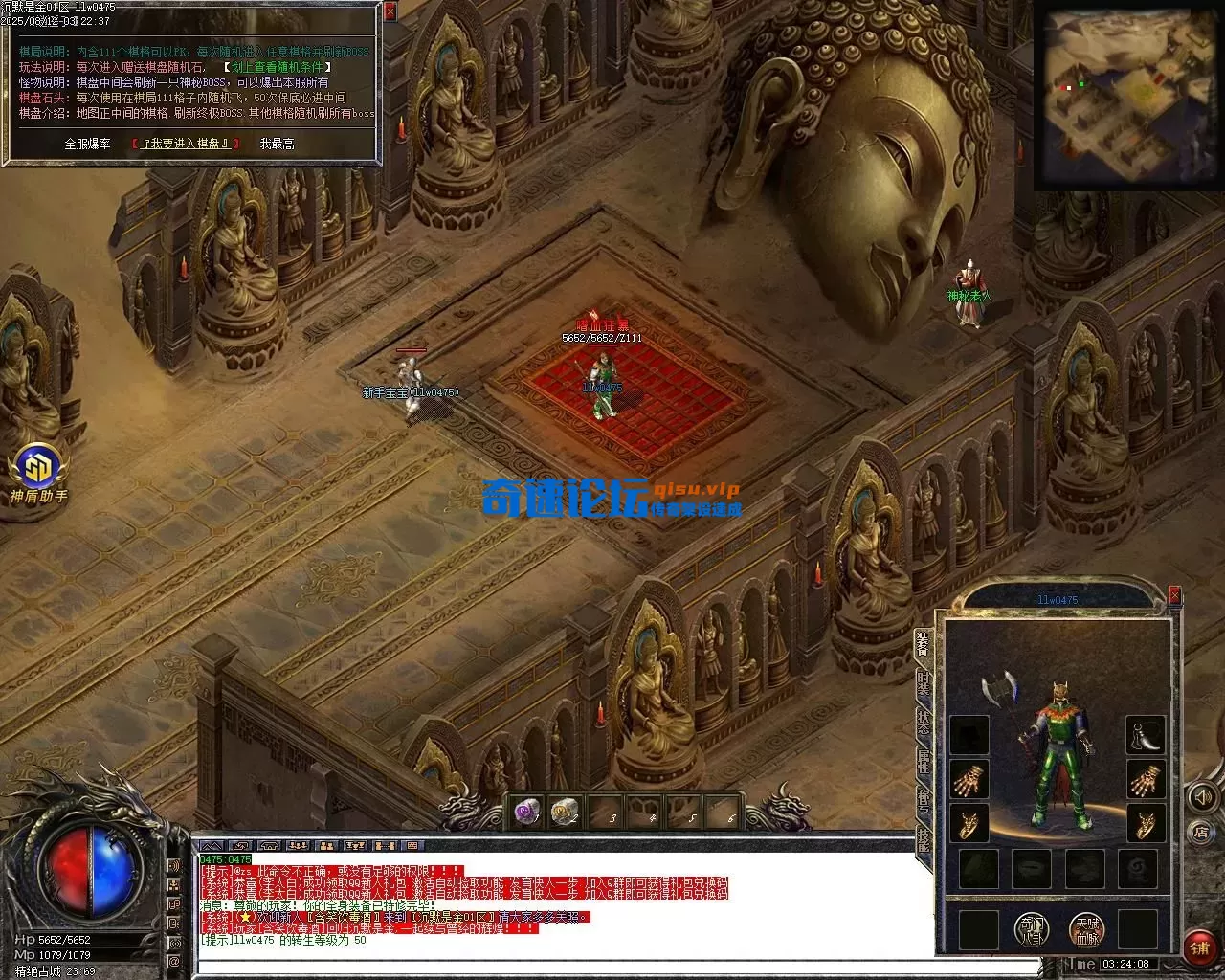Close the chessboard NPC dialogue window
This screenshot has height=980, width=1225.
tap(390, 12)
